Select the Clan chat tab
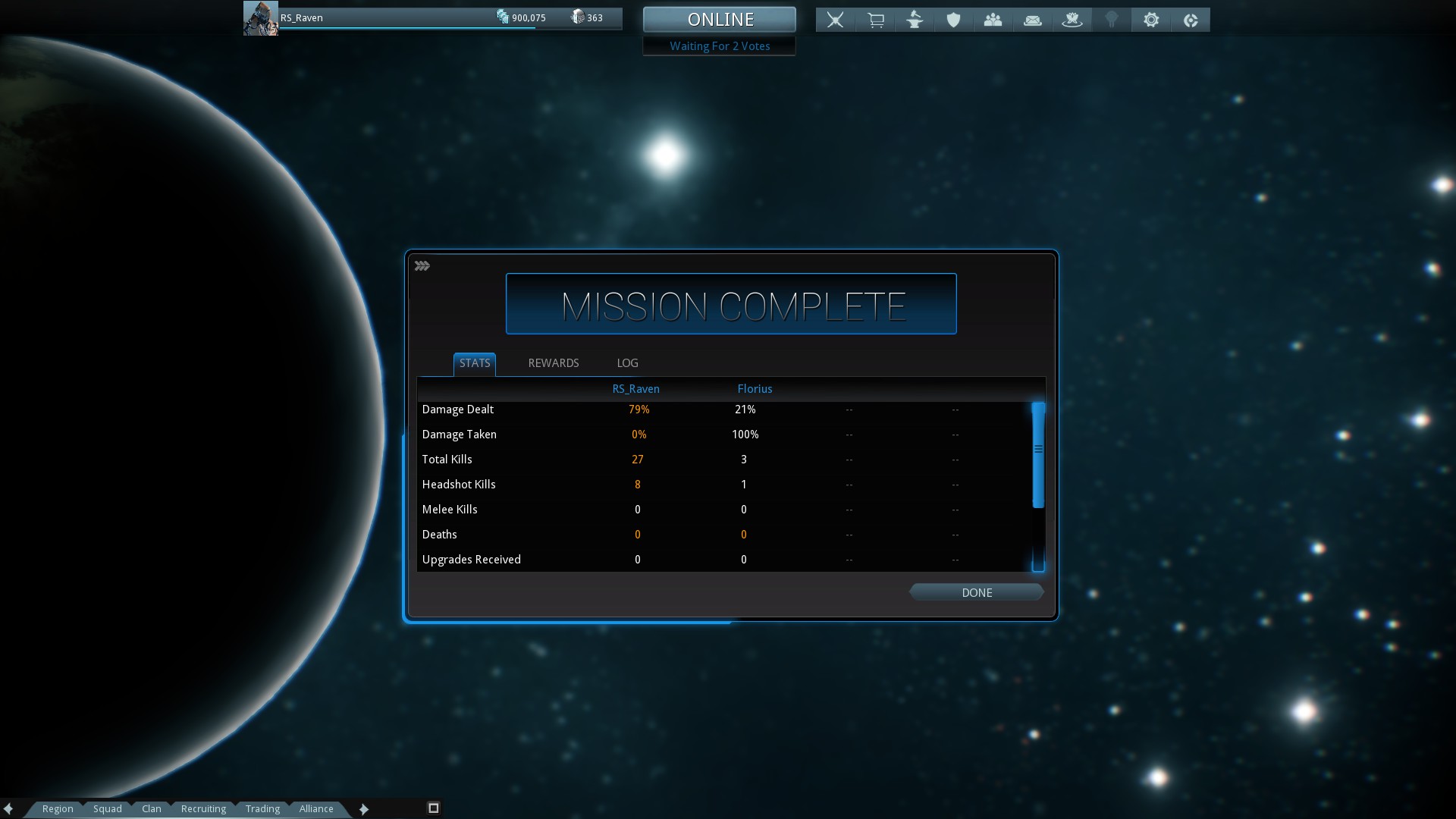1456x819 pixels. pos(152,809)
